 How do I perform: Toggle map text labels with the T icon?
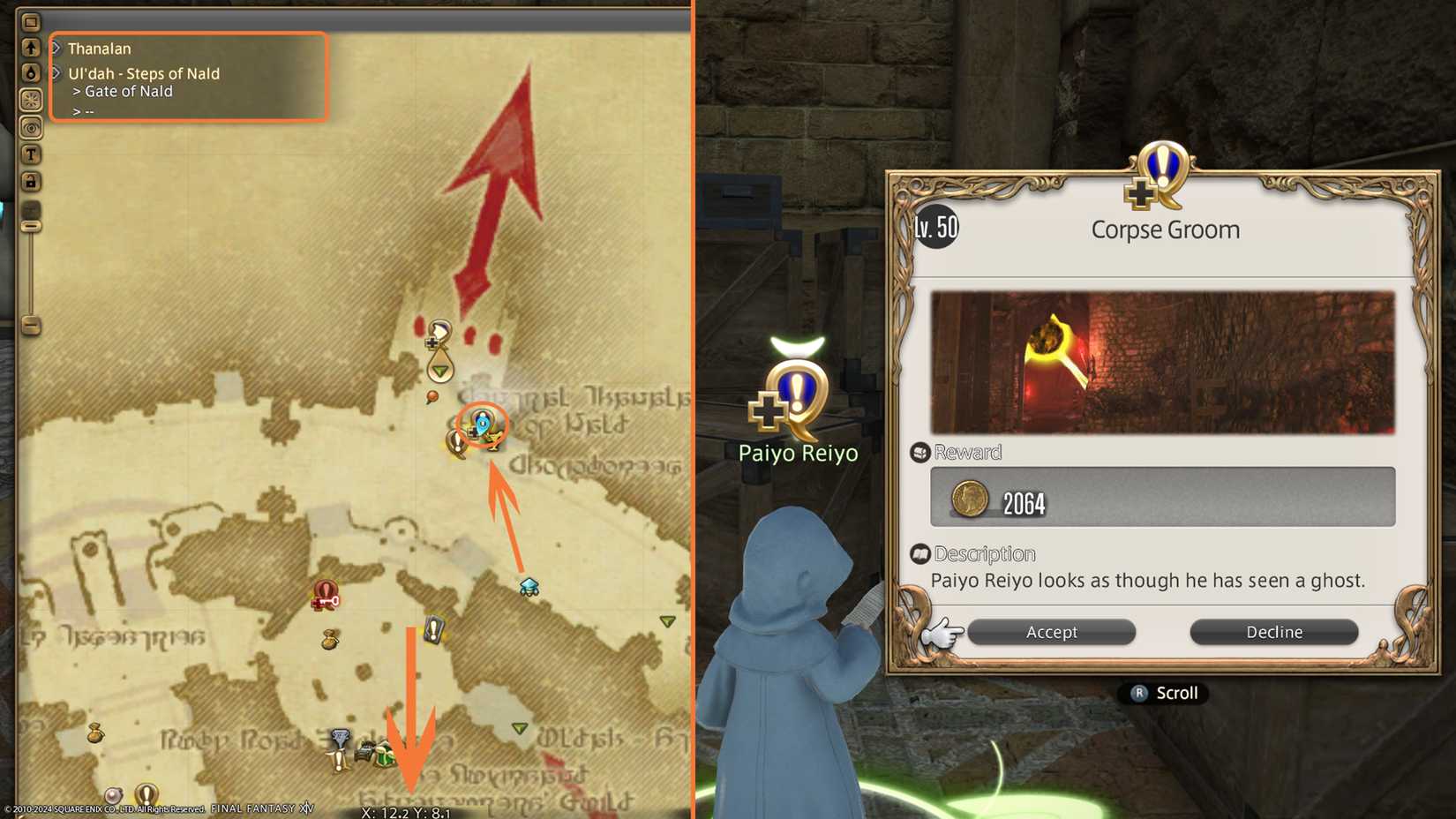click(x=31, y=154)
